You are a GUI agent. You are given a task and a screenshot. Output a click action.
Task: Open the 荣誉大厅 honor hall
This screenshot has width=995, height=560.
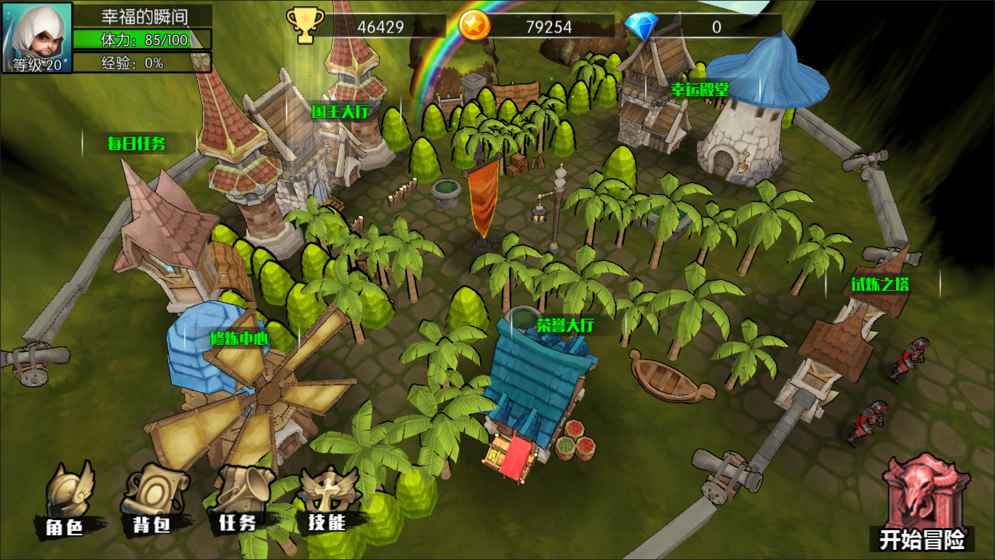click(565, 326)
